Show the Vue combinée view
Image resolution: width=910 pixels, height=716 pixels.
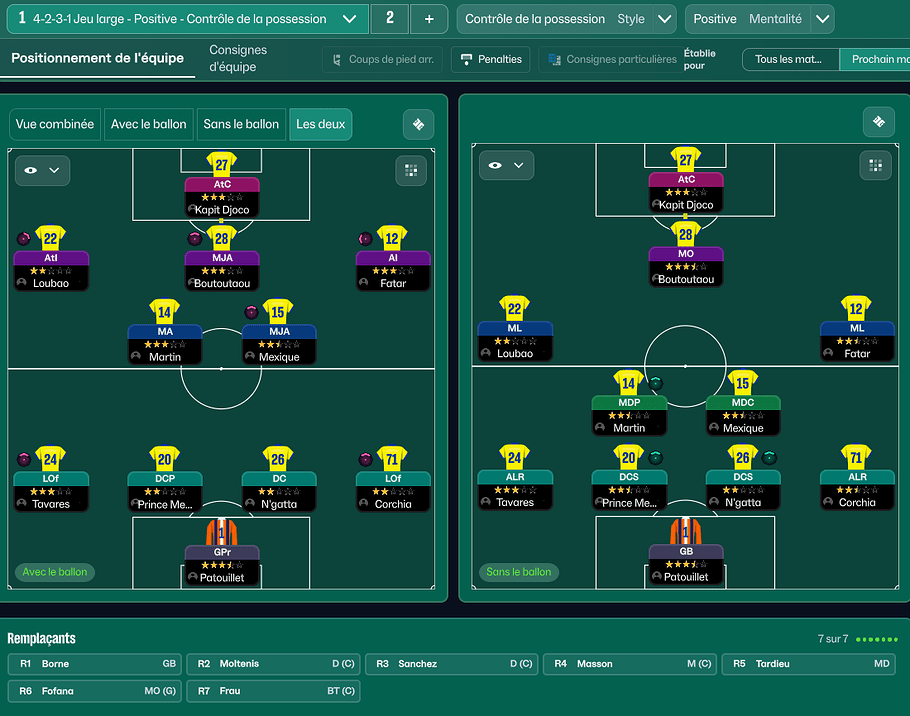[55, 124]
